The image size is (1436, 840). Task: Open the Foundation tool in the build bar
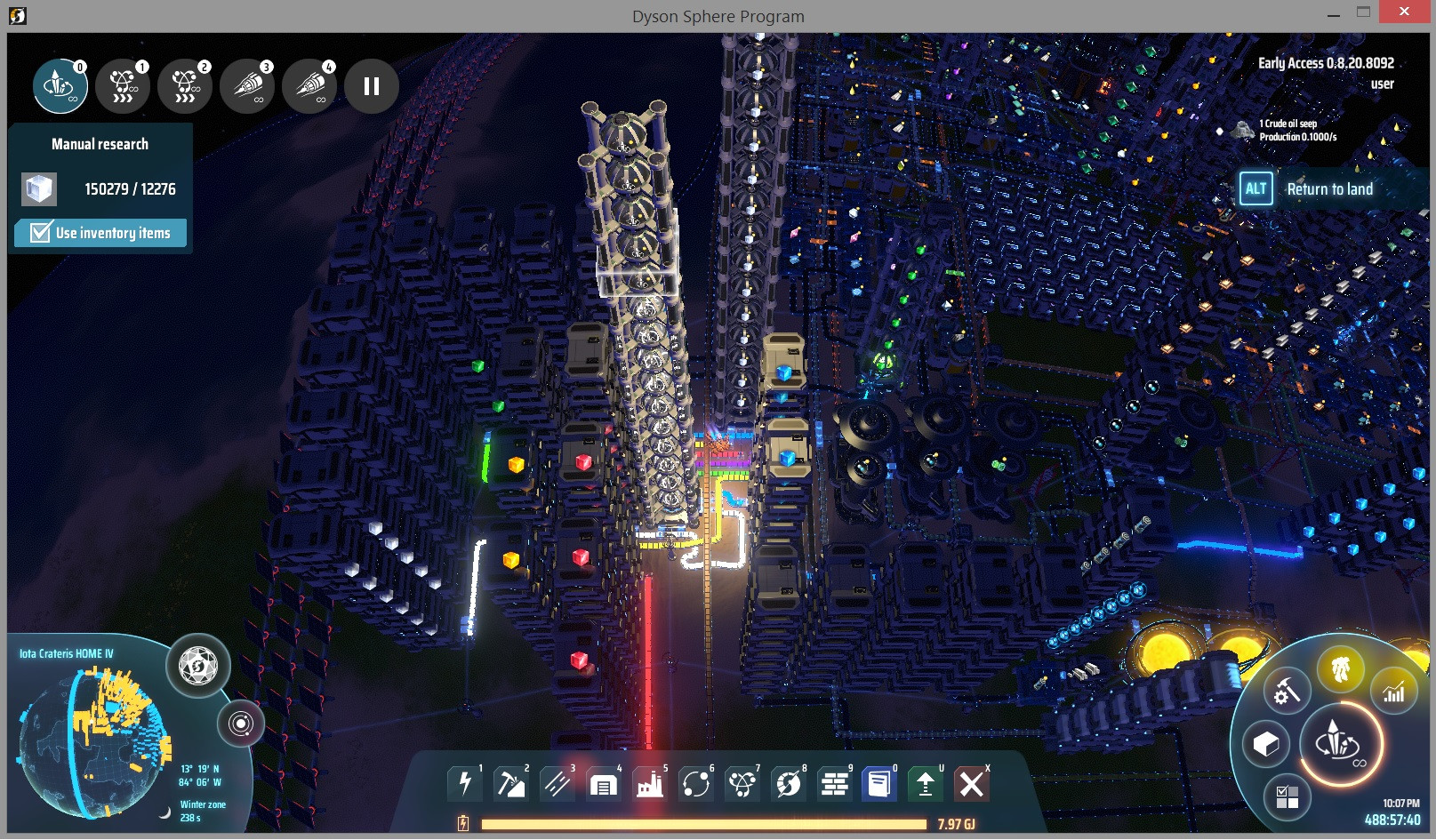coord(834,783)
